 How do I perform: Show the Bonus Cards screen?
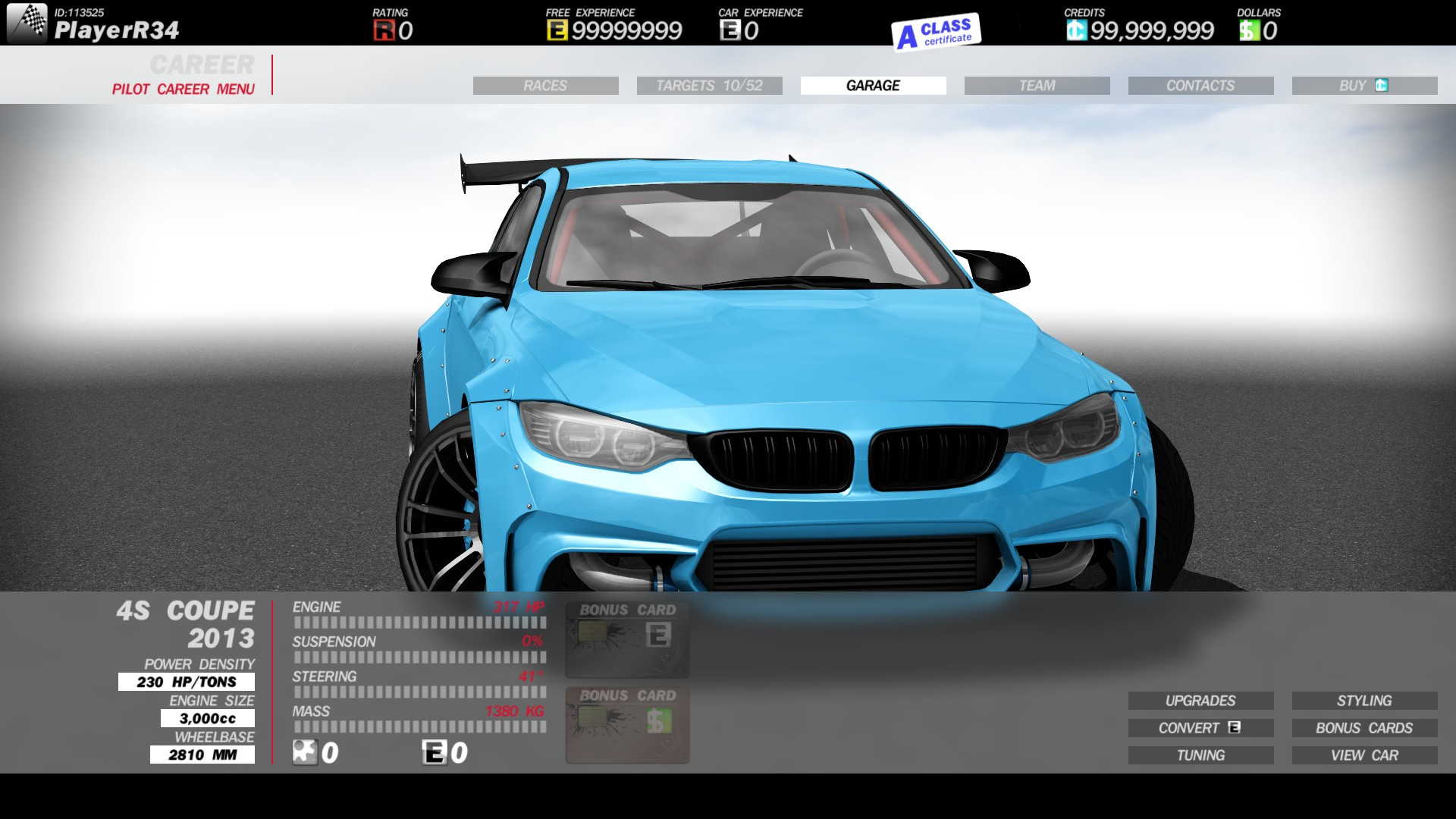[x=1364, y=728]
